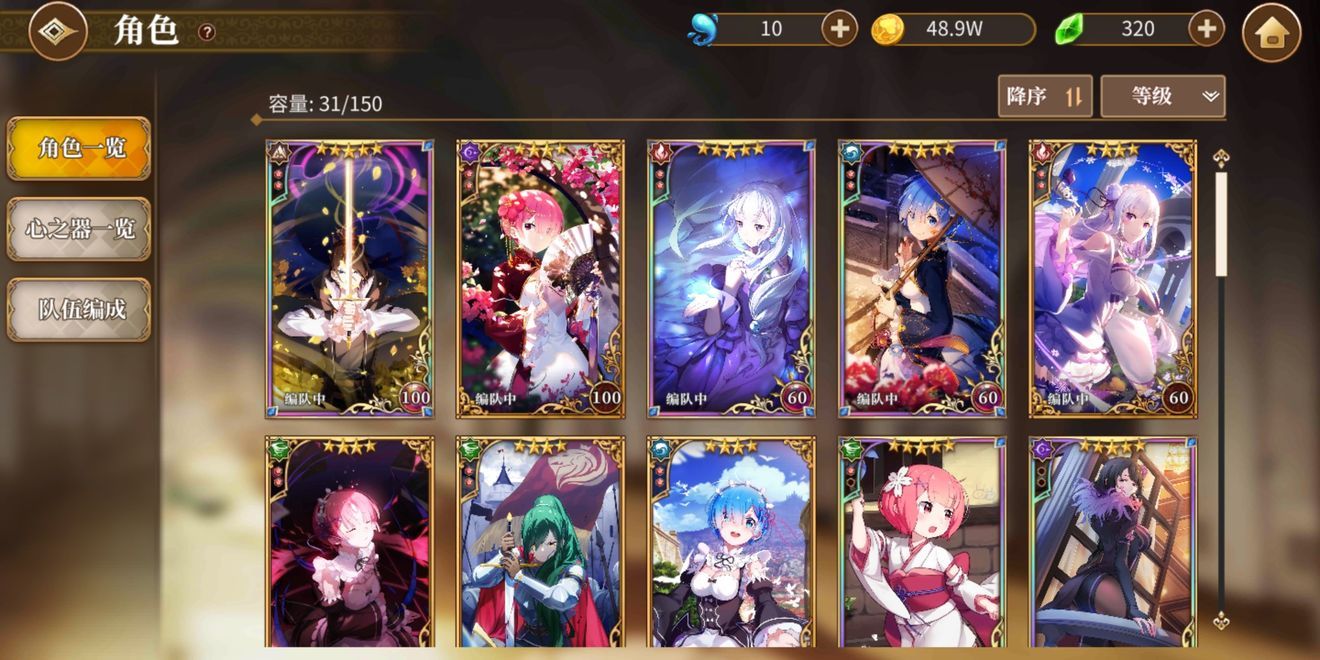Switch to the 角色一览 tab
1320x660 pixels.
pos(80,149)
